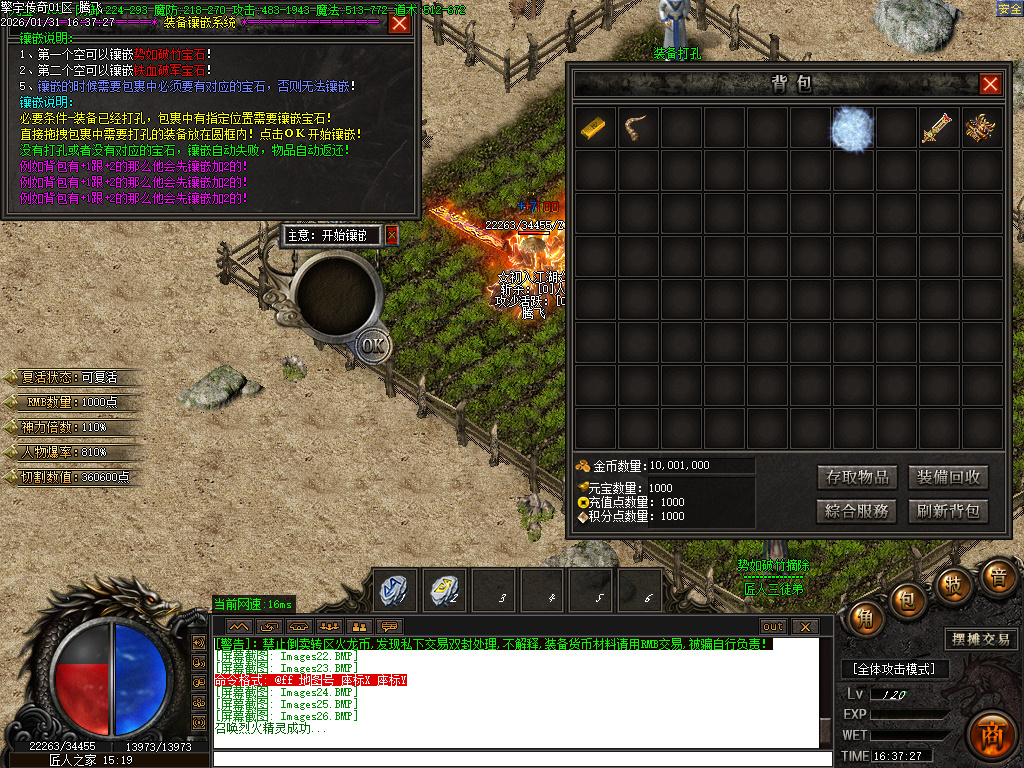Open the 摆摊交易 stall trading button
1024x768 pixels.
(x=979, y=639)
